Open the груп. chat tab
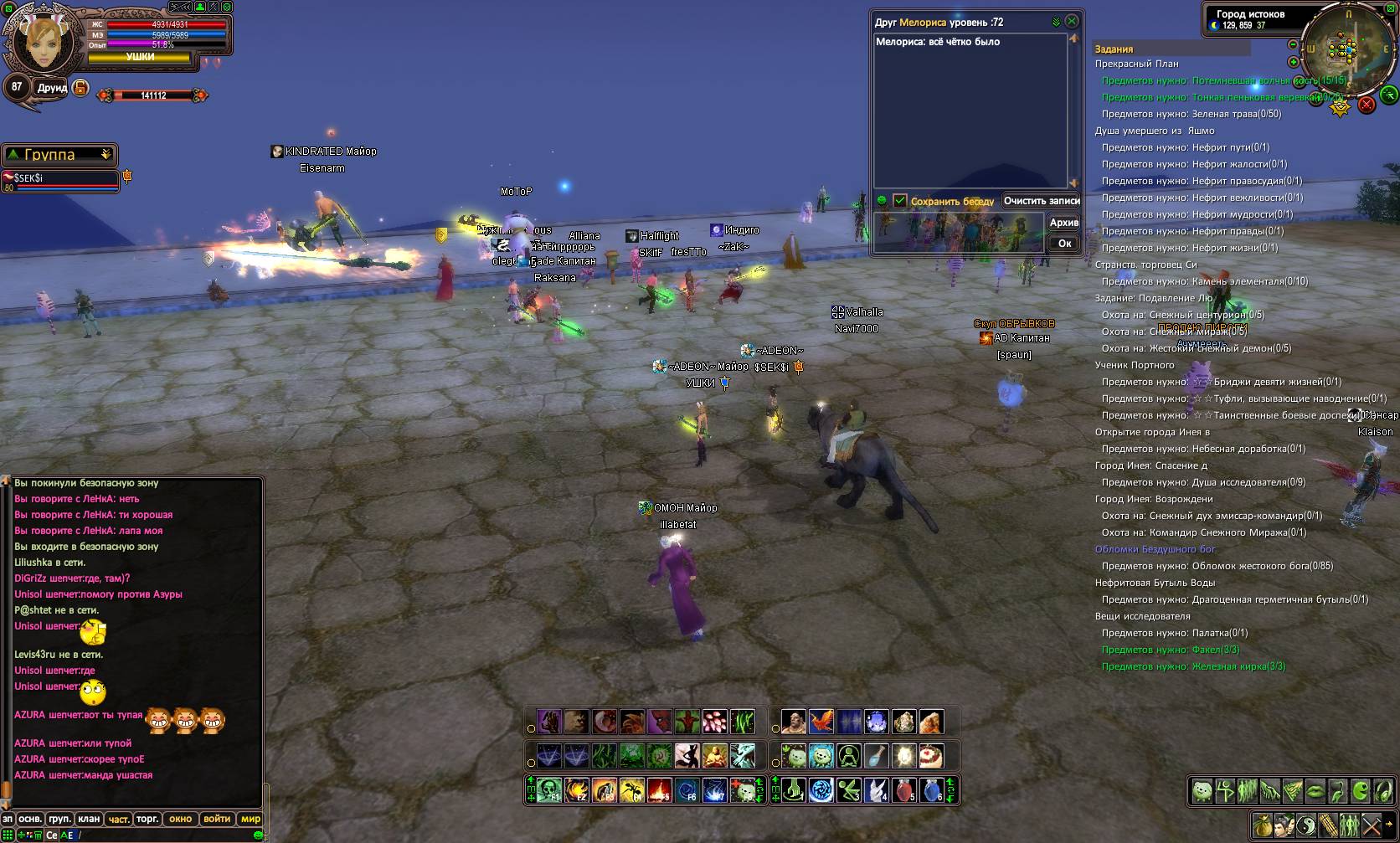 [x=59, y=819]
